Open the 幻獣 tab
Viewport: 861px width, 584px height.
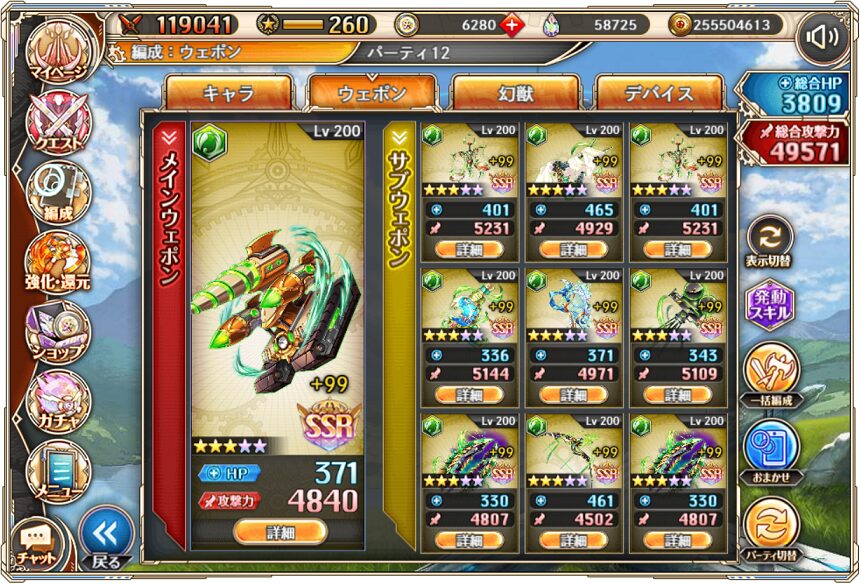tap(515, 93)
